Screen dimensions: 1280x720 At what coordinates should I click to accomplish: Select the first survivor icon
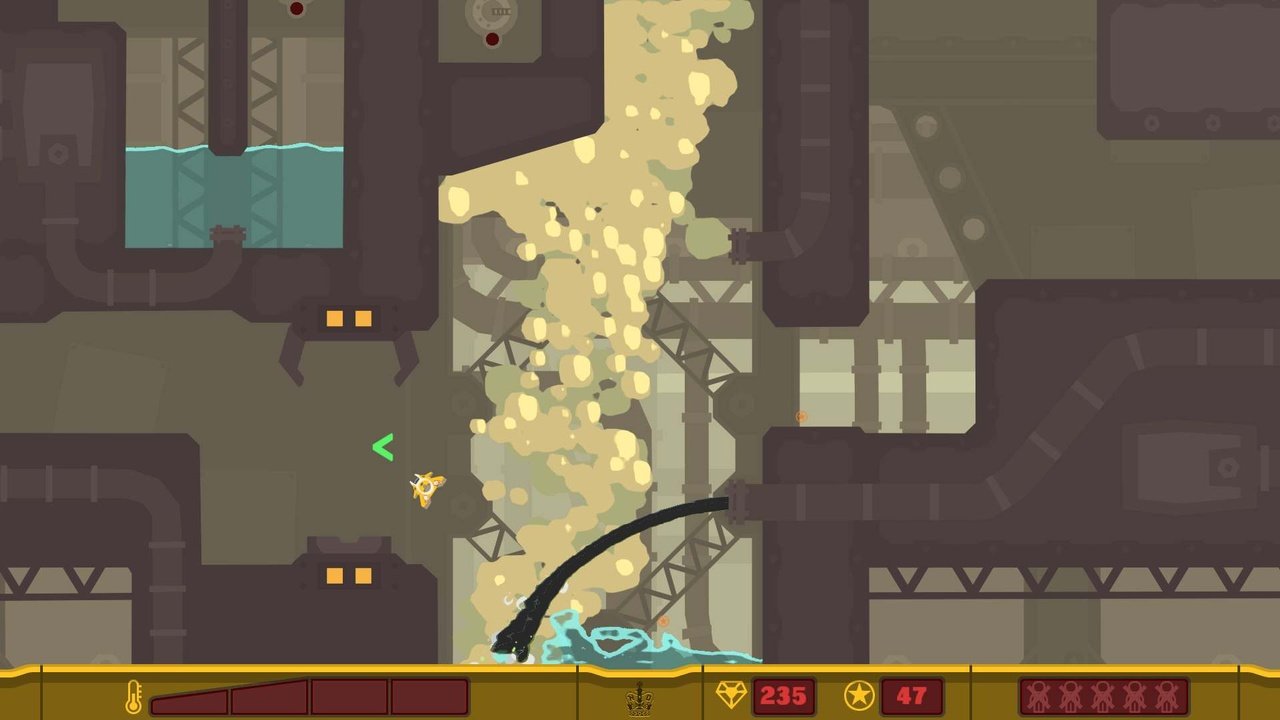pyautogui.click(x=1039, y=696)
